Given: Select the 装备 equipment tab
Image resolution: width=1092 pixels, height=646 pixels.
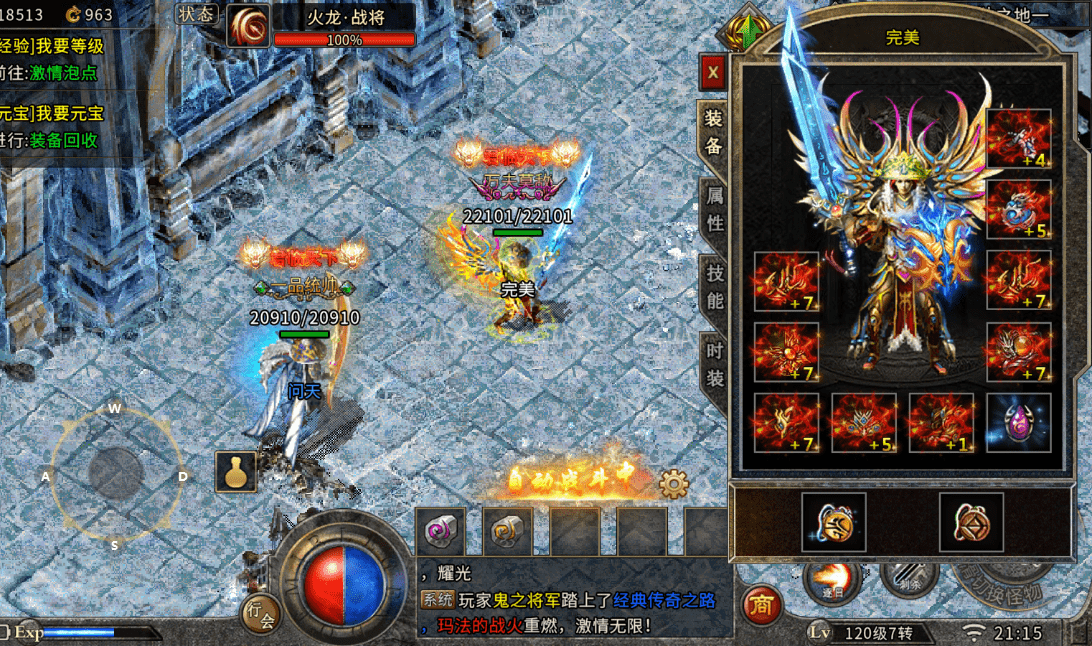Looking at the screenshot, I should click(713, 130).
